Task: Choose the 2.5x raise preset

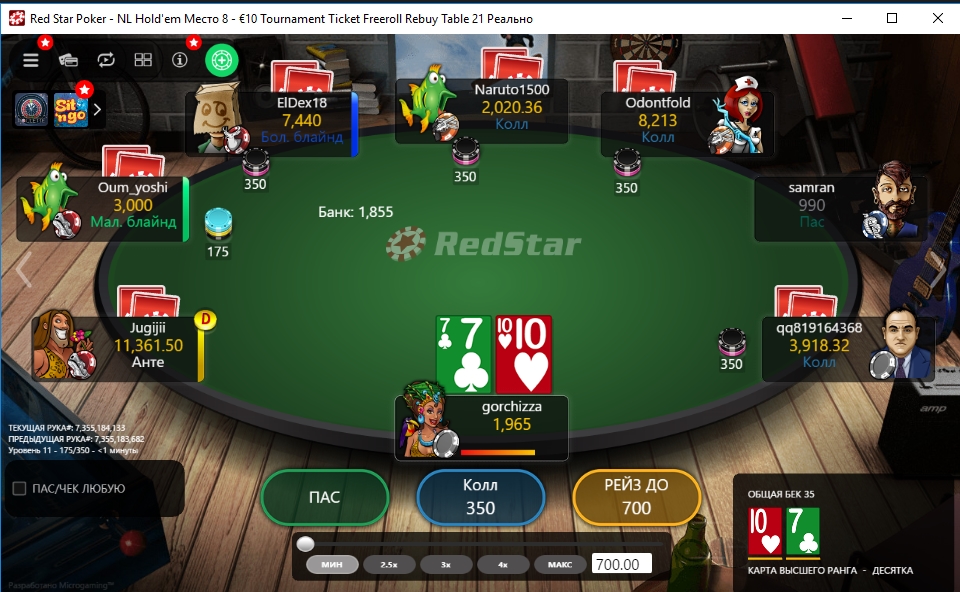Action: tap(388, 565)
